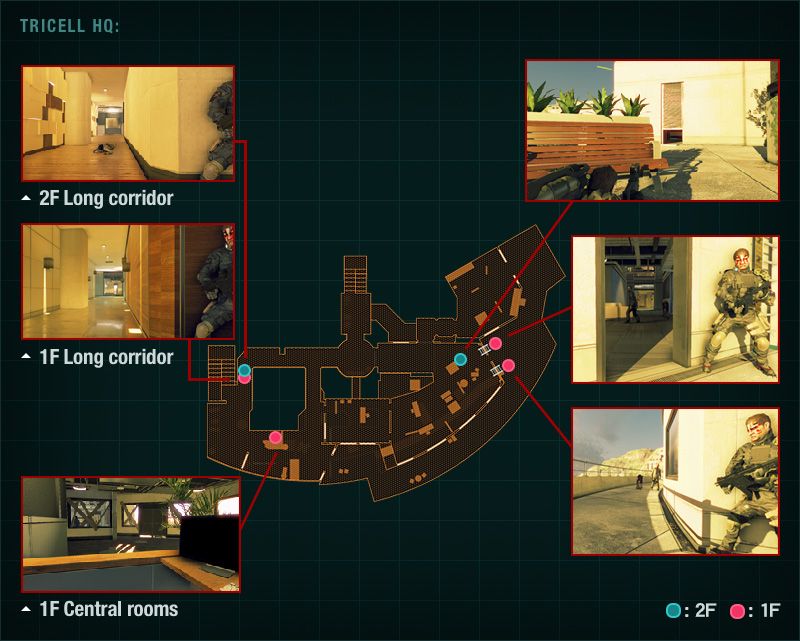Viewport: 800px width, 641px height.
Task: Click the "1F Central rooms" caption
Action: (108, 608)
